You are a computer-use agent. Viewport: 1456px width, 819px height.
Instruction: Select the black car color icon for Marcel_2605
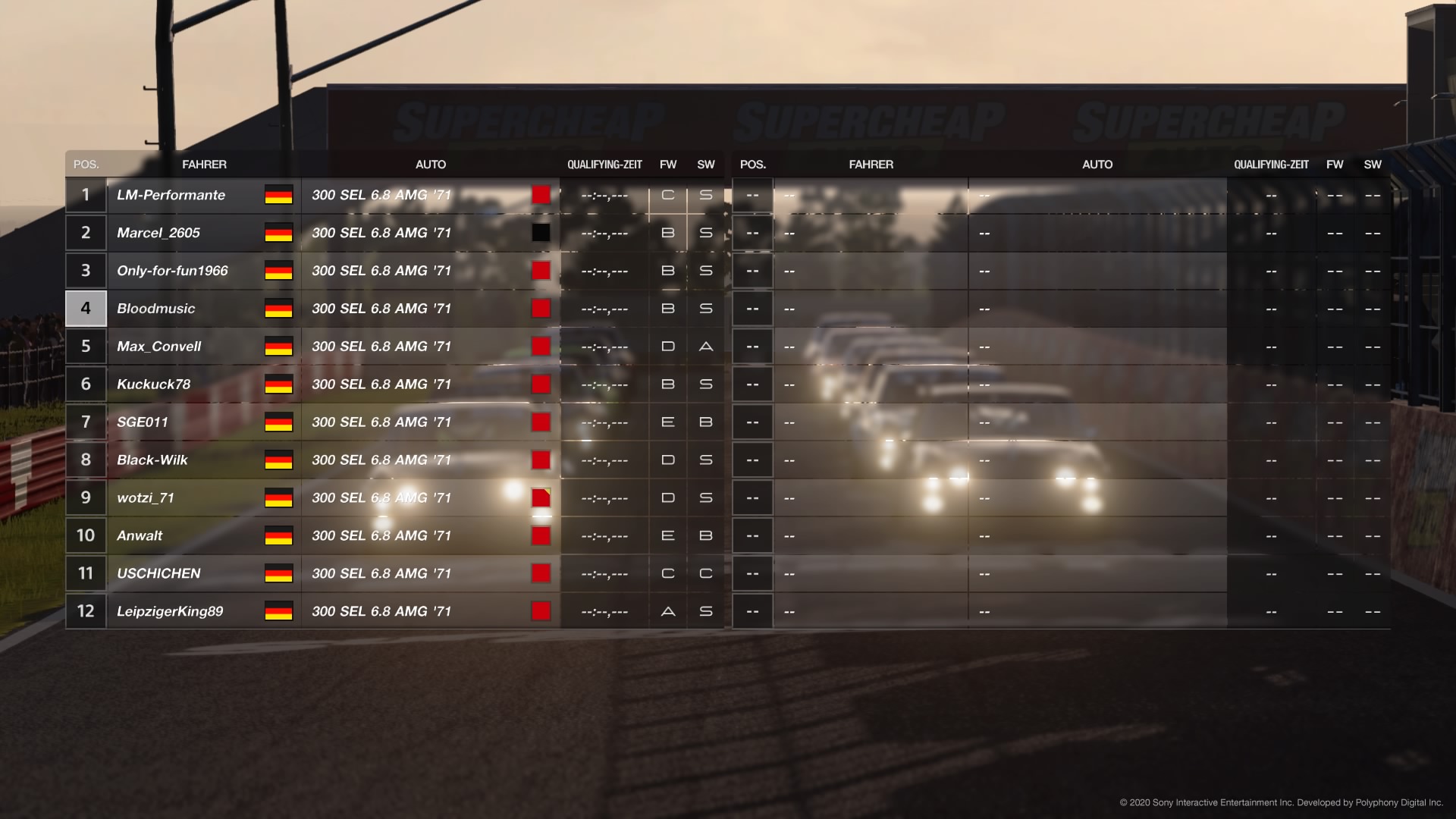[541, 232]
